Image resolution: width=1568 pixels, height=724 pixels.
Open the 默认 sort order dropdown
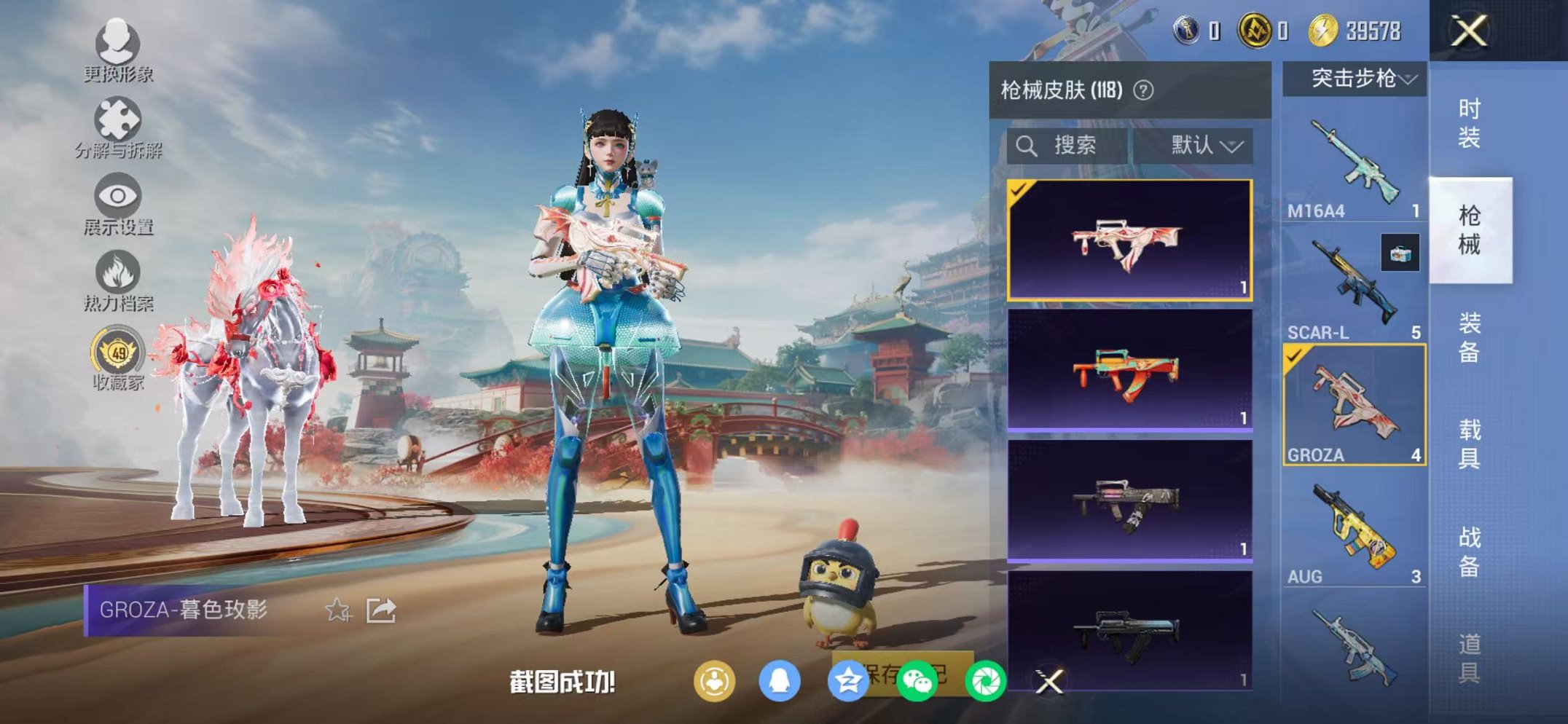click(1206, 144)
